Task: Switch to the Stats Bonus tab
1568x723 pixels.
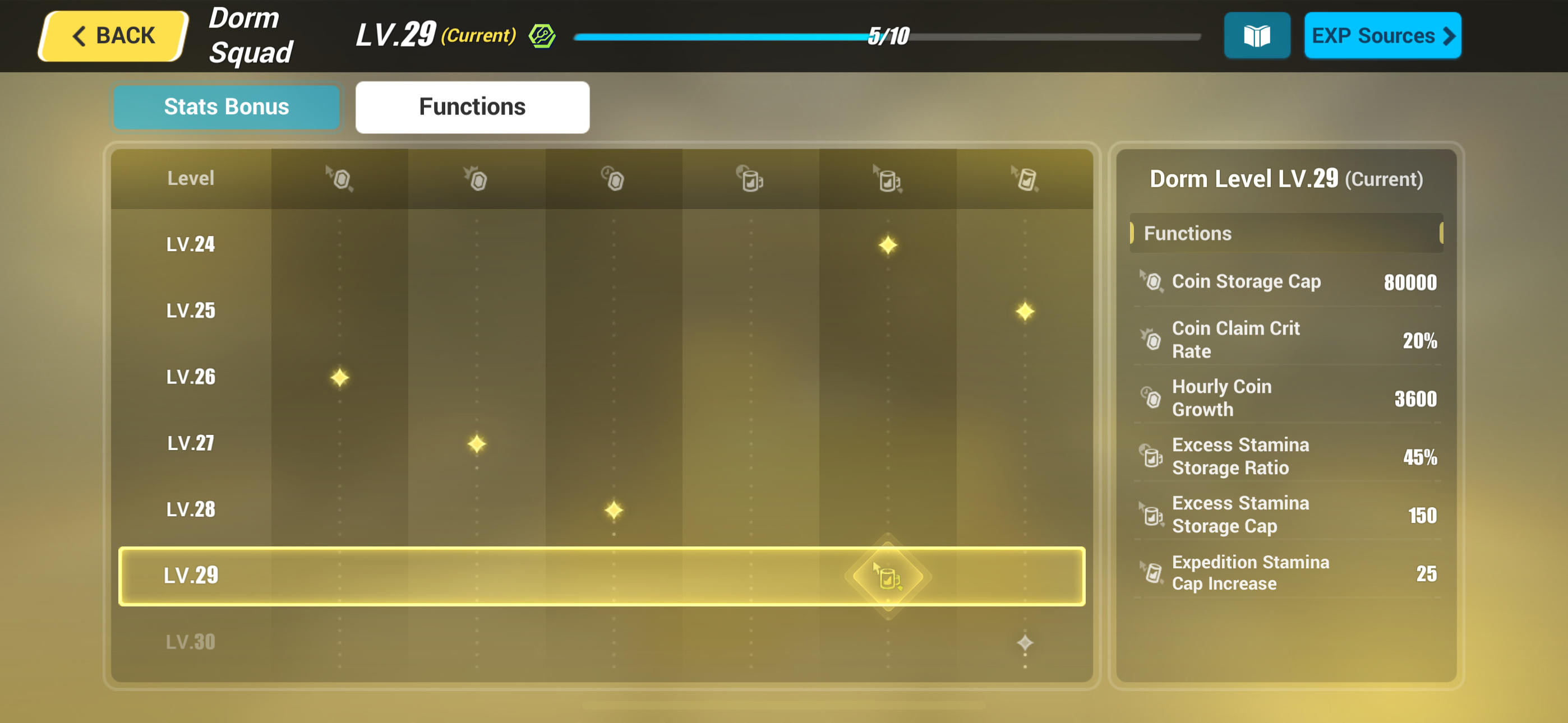Action: 226,106
